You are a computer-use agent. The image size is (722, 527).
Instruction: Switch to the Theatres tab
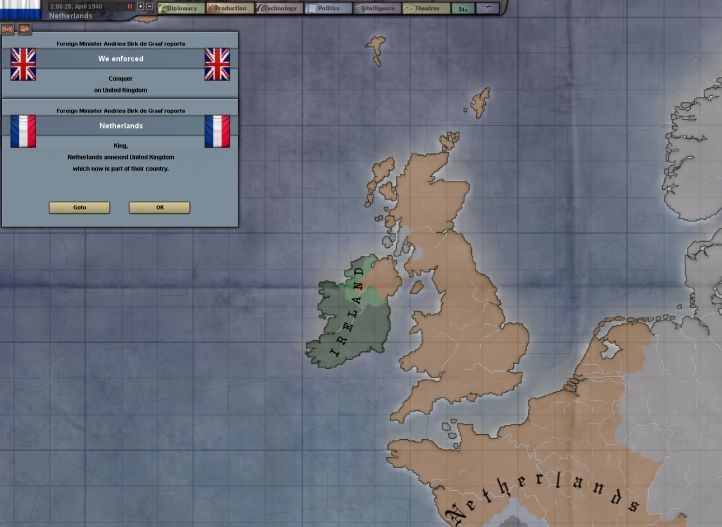coord(424,8)
